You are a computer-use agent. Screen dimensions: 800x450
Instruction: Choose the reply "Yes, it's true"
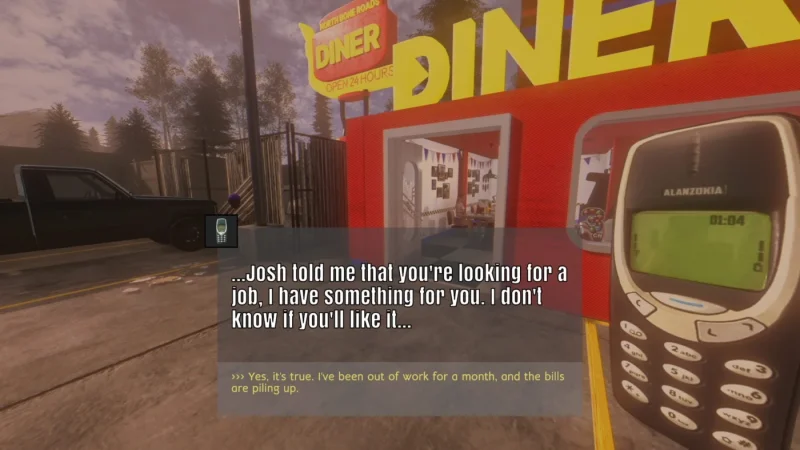(x=398, y=382)
